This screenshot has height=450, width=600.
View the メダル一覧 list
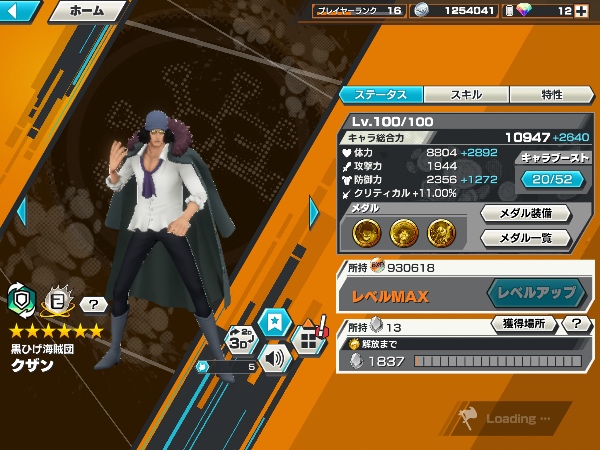click(x=526, y=238)
